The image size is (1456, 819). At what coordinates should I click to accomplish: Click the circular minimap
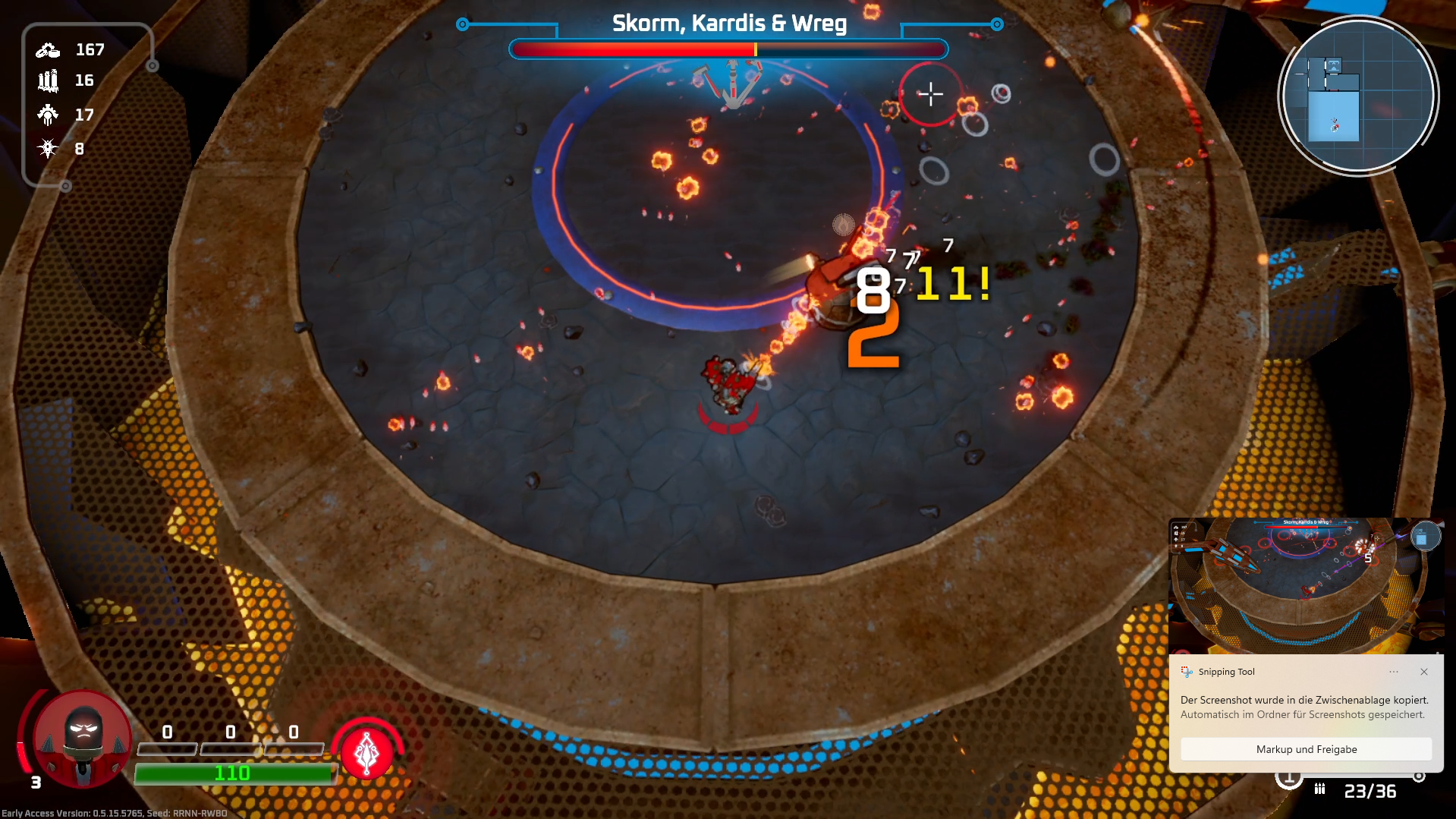pos(1357,96)
